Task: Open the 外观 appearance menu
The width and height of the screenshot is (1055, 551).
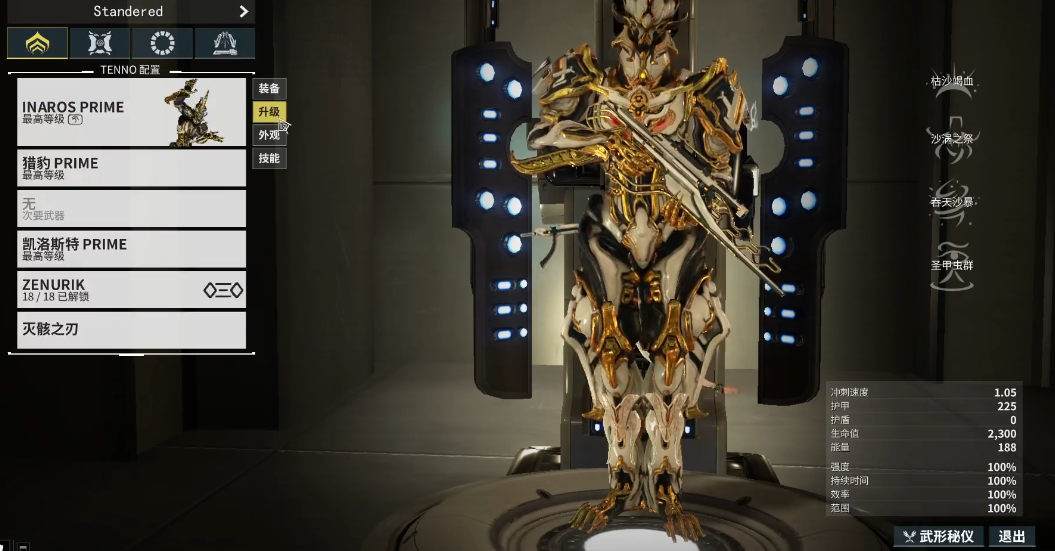Action: click(269, 135)
